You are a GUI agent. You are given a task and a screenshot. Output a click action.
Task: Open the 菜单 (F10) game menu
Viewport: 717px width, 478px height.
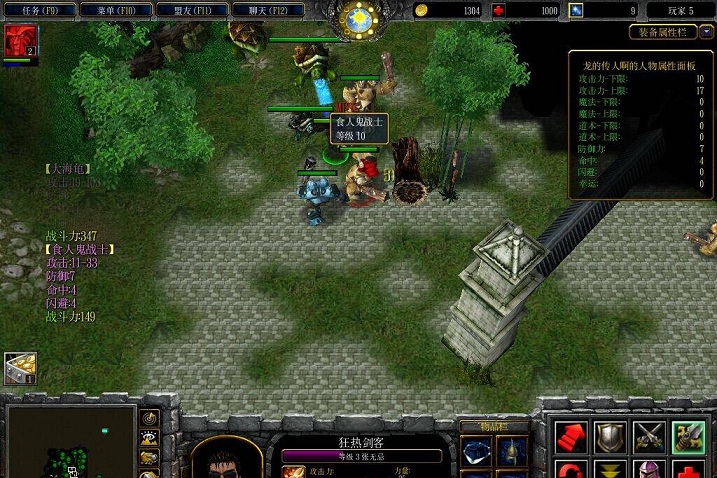116,10
